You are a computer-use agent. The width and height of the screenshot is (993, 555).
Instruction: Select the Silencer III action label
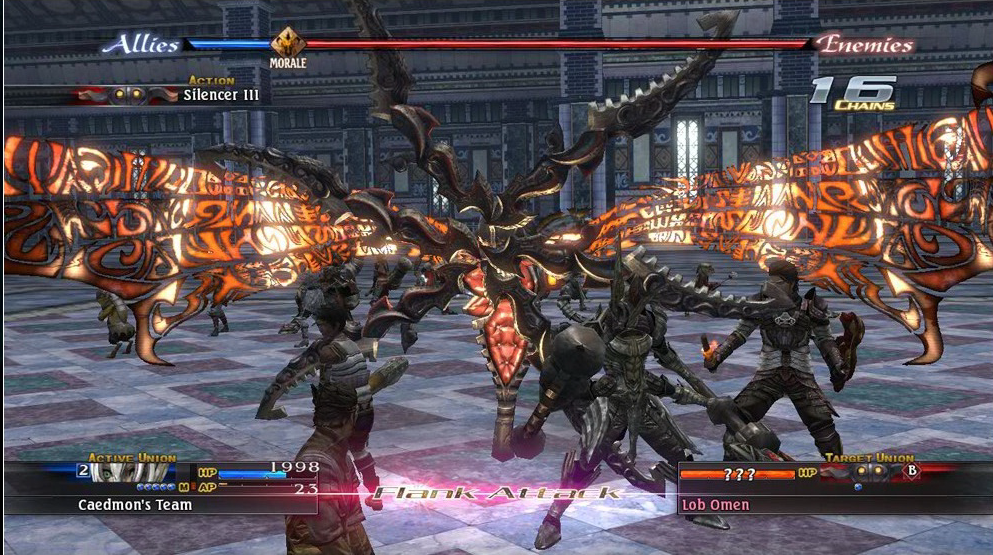click(x=220, y=95)
